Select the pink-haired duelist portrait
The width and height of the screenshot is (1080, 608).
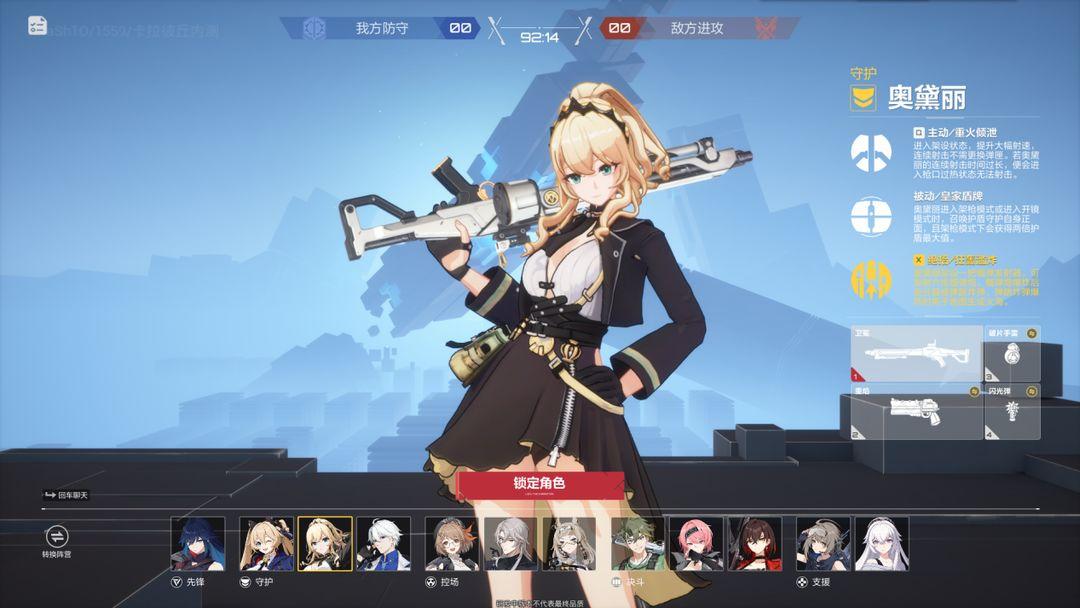point(696,543)
